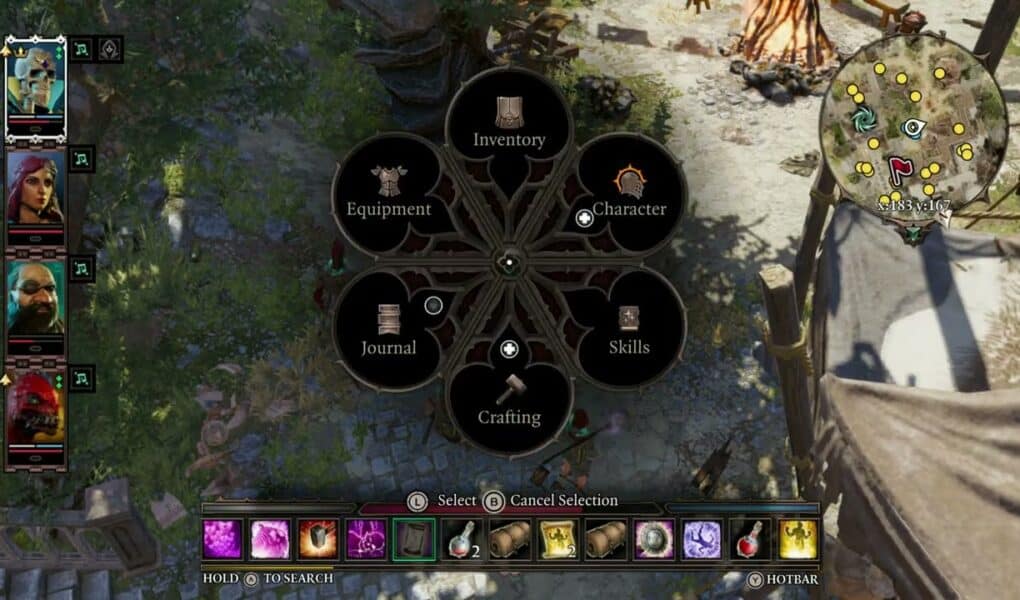Open the circular minimap
Screen dimensions: 1020x600
911,126
